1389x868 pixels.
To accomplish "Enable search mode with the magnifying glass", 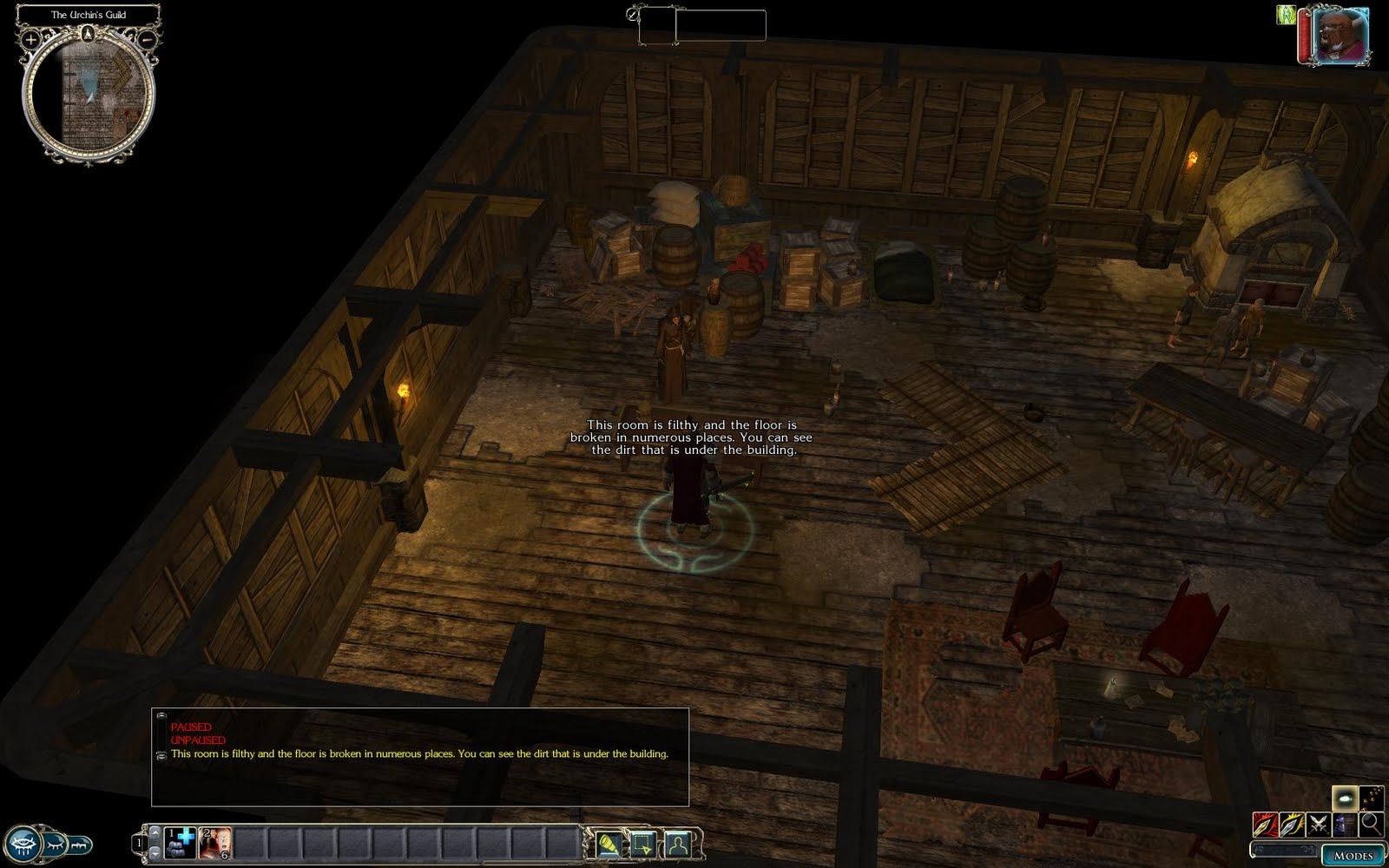I will (1371, 824).
